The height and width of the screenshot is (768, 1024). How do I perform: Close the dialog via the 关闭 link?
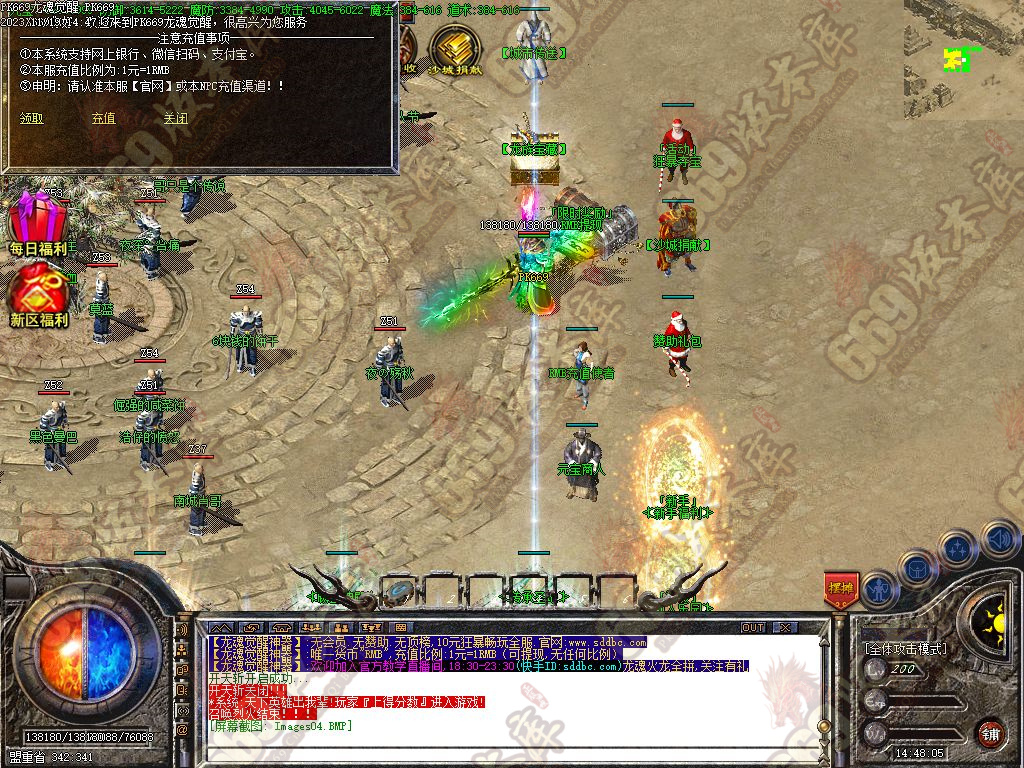click(175, 118)
